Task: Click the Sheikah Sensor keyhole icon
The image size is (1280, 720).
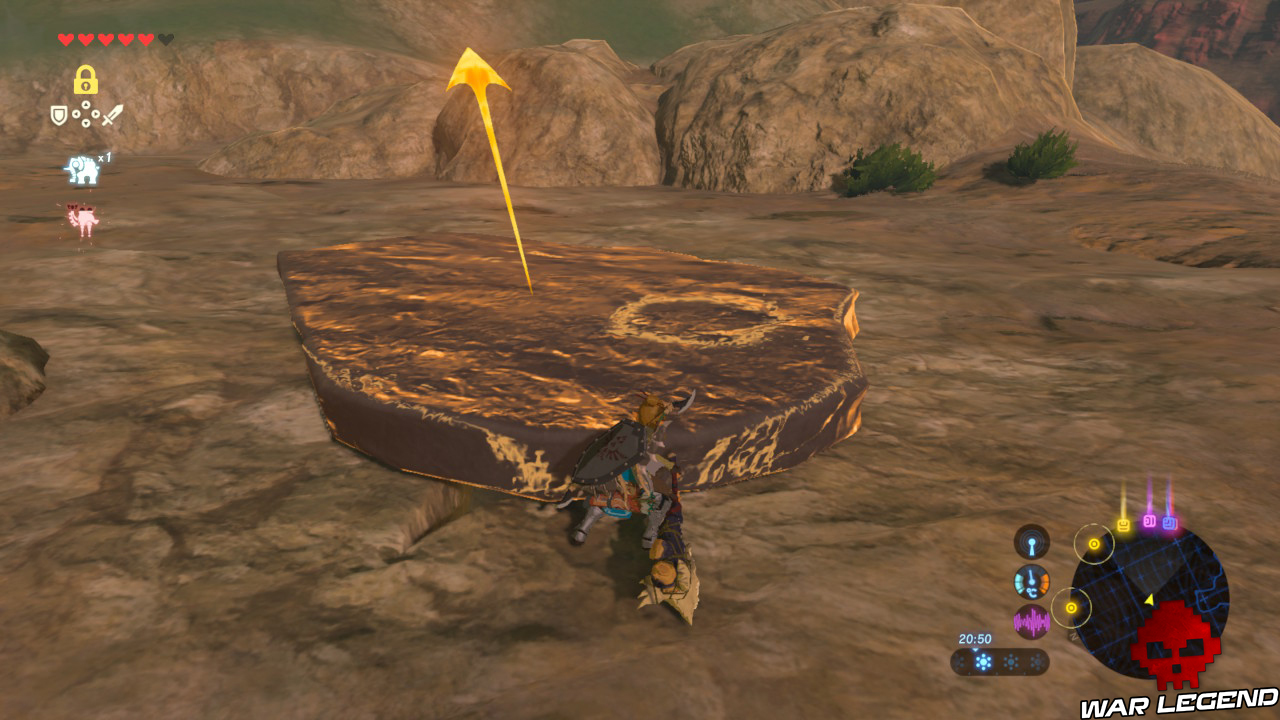Action: pos(1031,543)
